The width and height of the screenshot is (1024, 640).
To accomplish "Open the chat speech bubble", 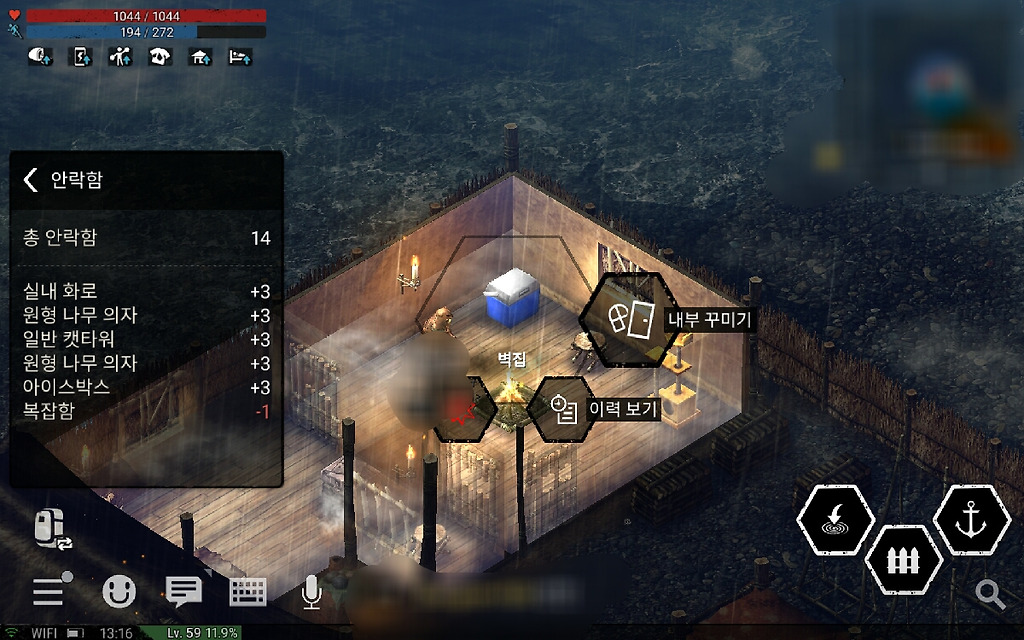I will coord(183,592).
